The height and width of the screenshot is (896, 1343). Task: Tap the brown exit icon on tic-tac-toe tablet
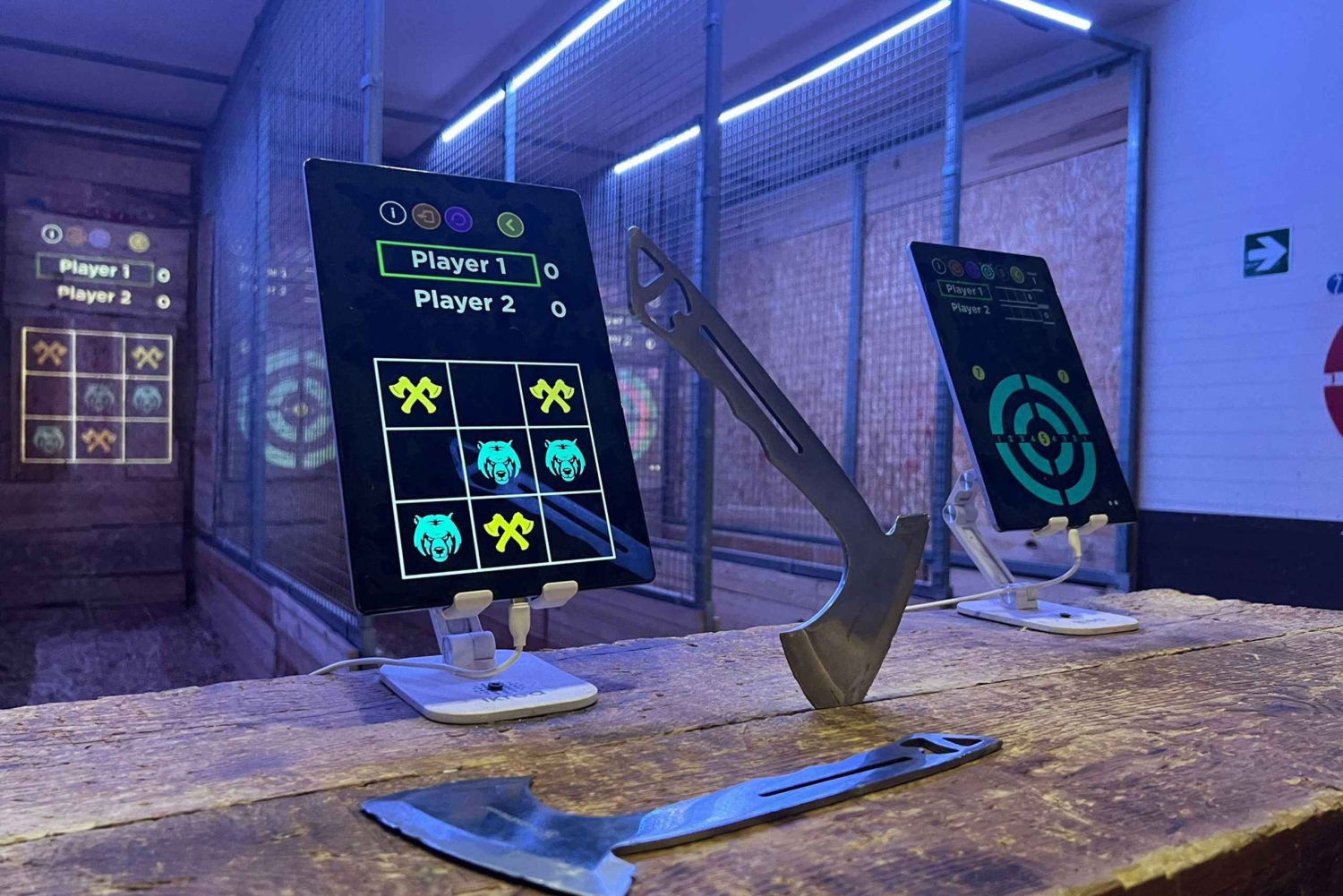425,216
